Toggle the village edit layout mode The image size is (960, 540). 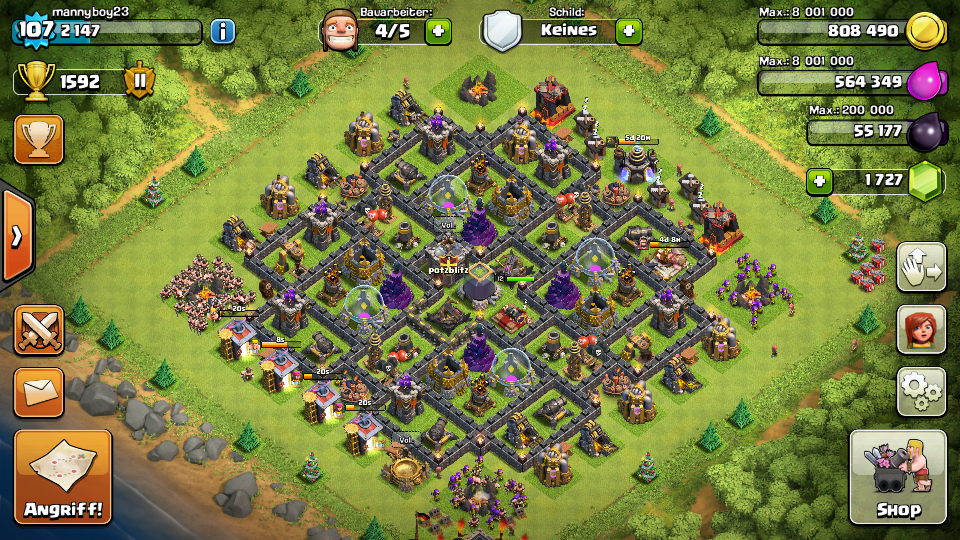tap(921, 267)
